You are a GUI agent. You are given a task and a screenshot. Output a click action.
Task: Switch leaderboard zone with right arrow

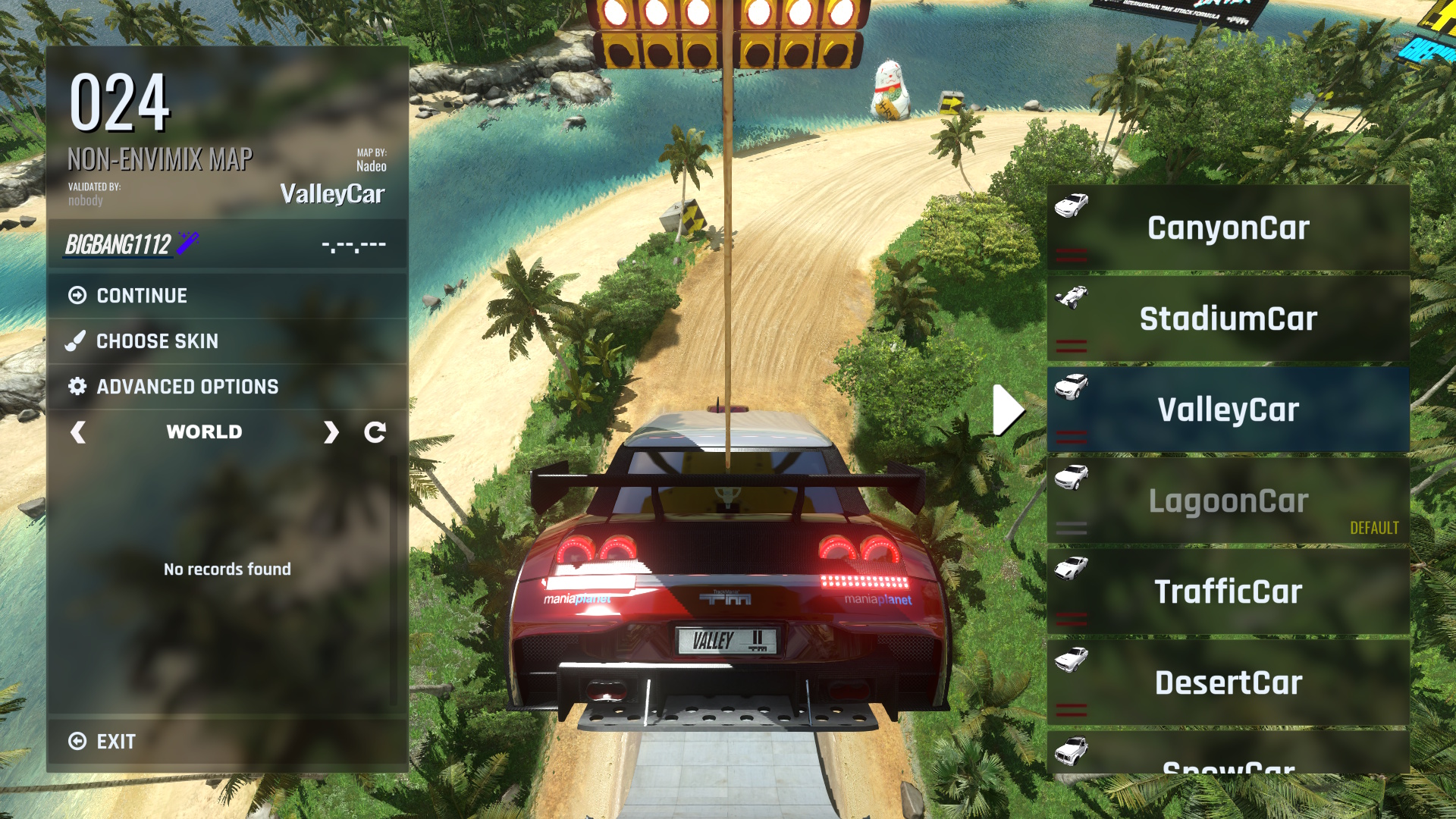point(331,432)
